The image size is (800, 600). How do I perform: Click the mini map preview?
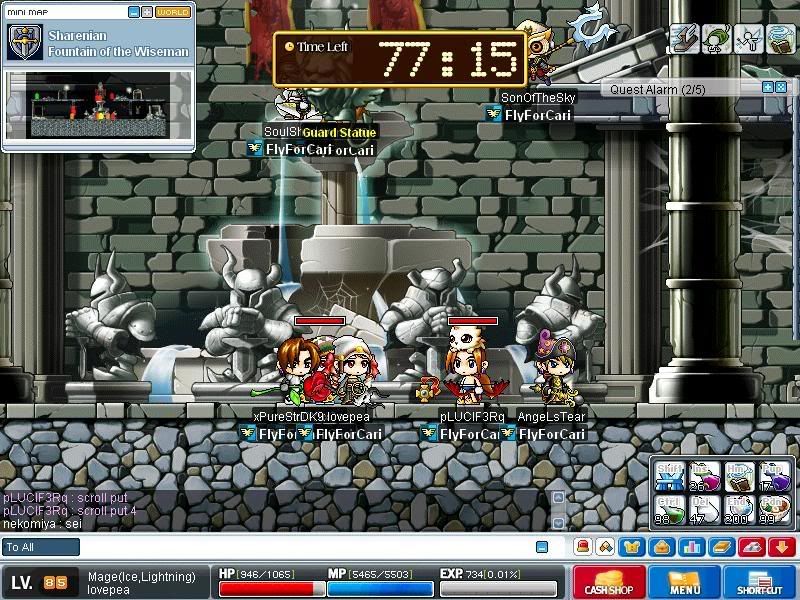pos(98,105)
